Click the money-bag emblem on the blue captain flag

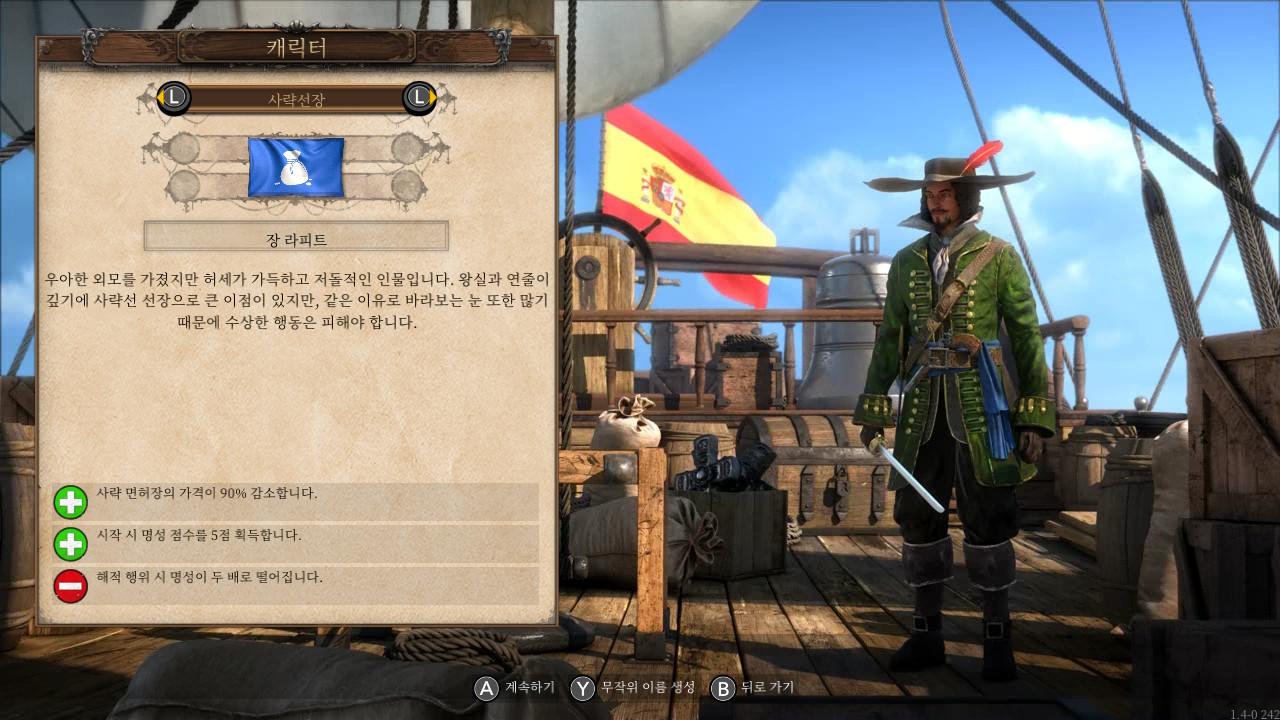pyautogui.click(x=296, y=167)
